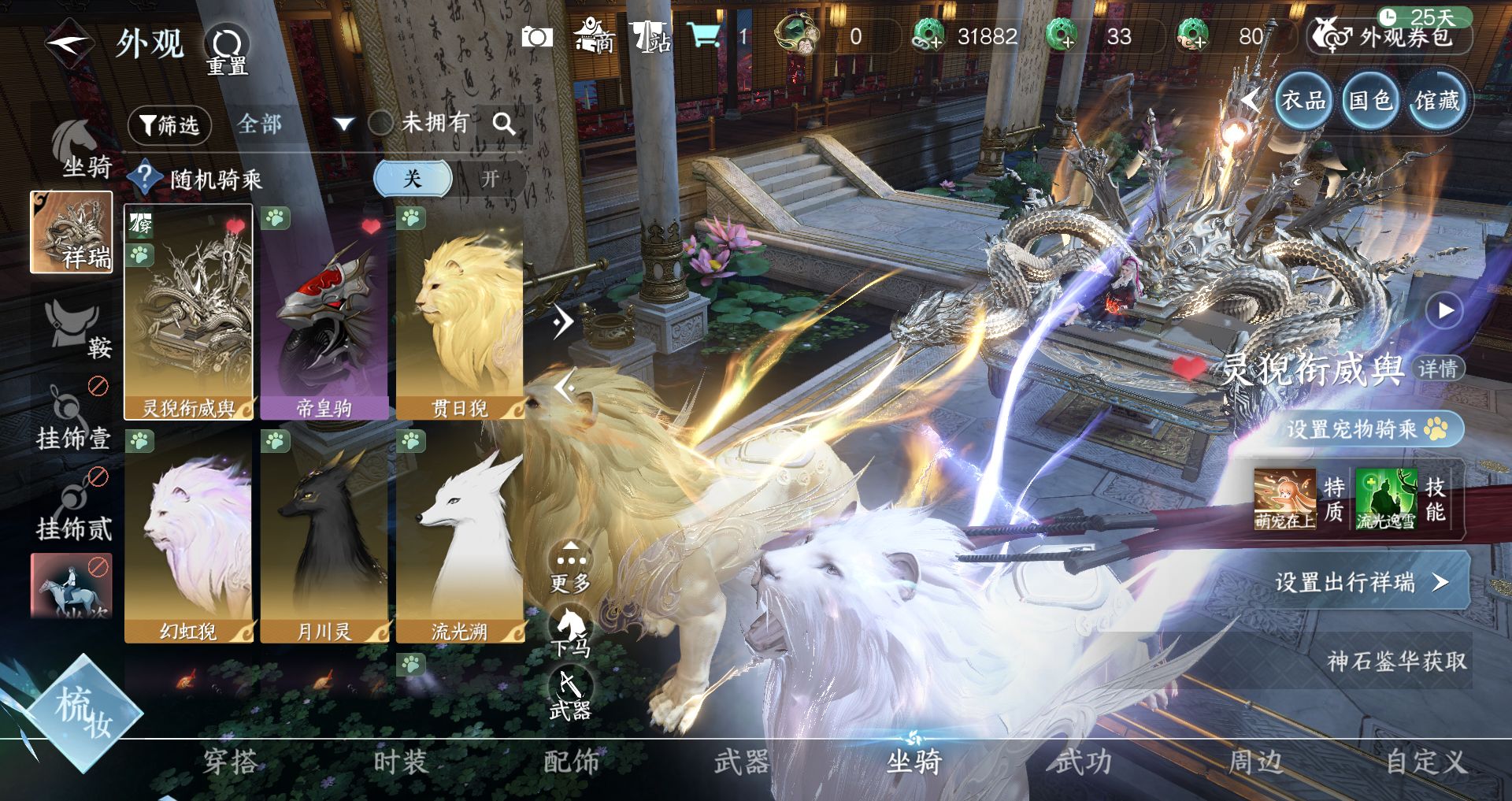Image resolution: width=1512 pixels, height=801 pixels.
Task: Click the 设置出行祥瑞 button
Action: (1359, 582)
